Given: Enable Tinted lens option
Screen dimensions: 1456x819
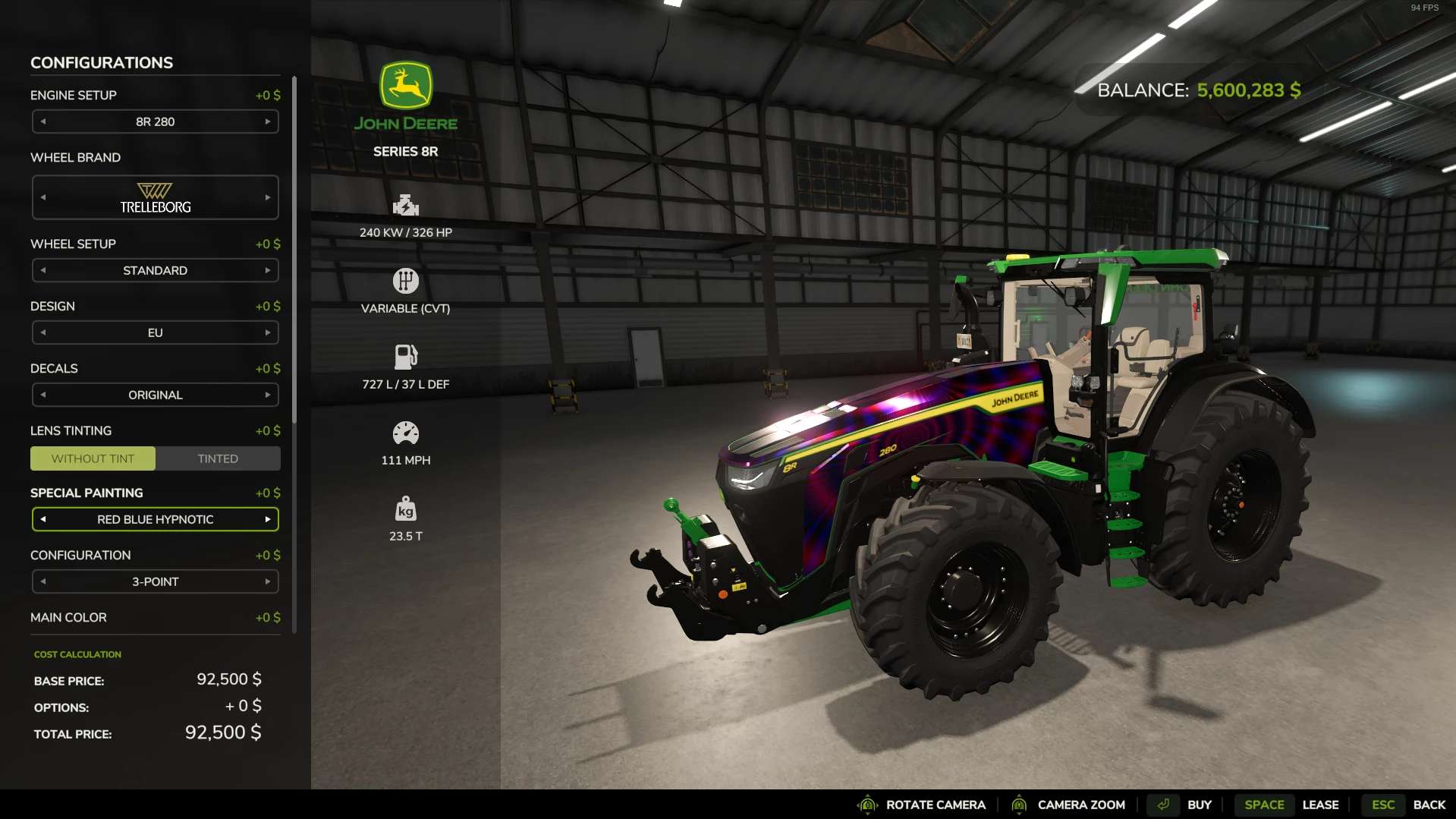Looking at the screenshot, I should [x=218, y=458].
